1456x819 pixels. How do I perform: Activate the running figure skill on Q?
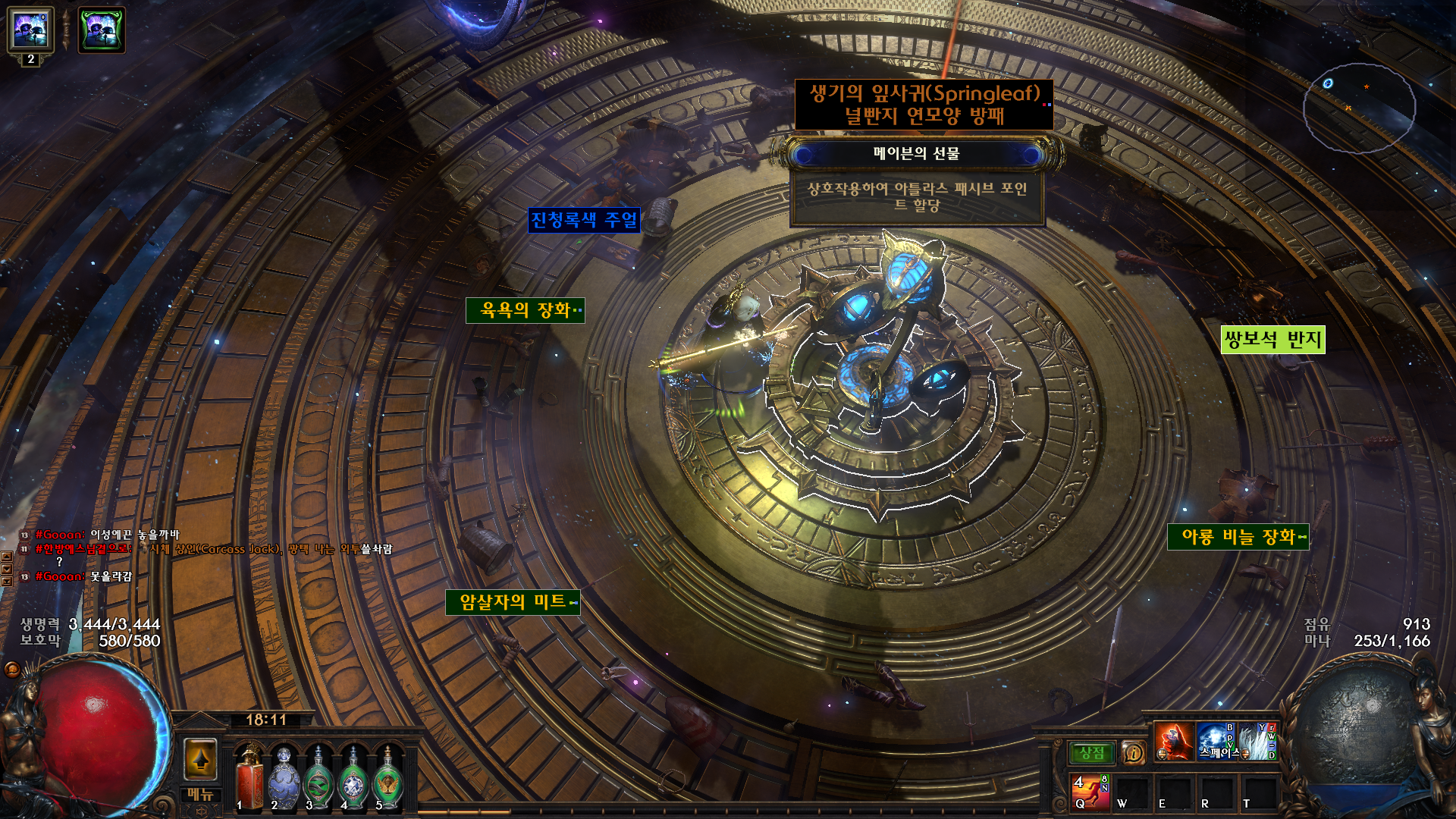[x=1090, y=791]
